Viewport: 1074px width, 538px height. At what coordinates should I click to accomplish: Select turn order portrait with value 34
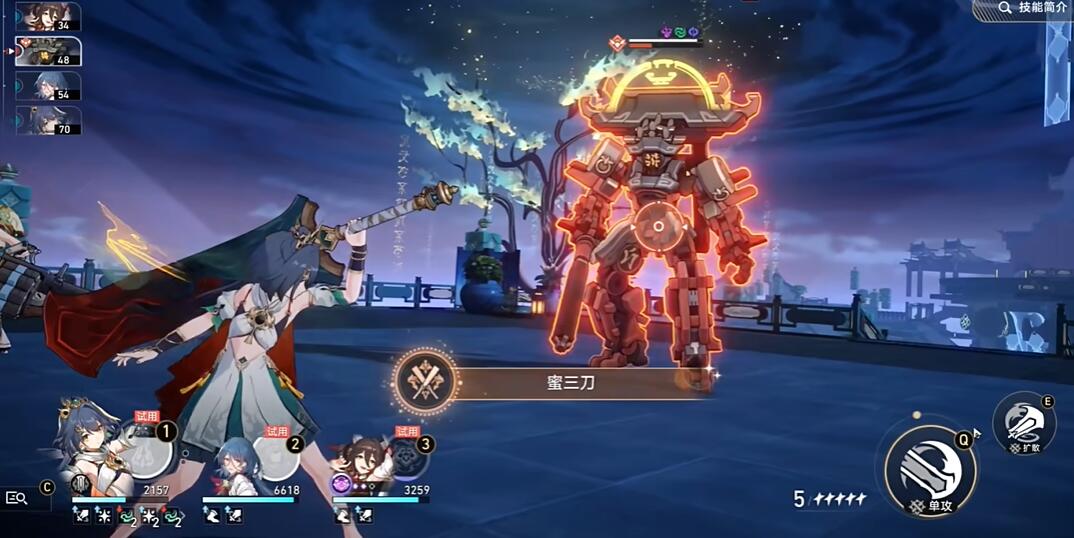point(48,18)
